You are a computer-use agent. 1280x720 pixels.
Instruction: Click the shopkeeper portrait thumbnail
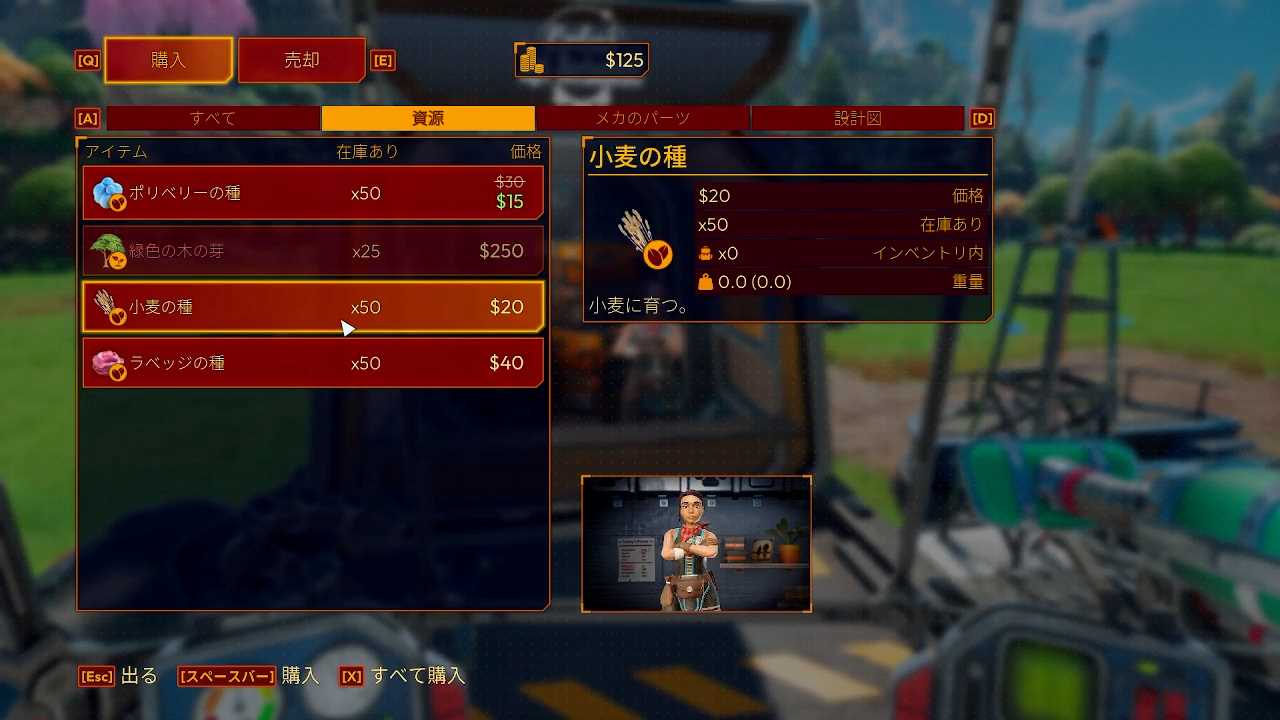coord(696,544)
